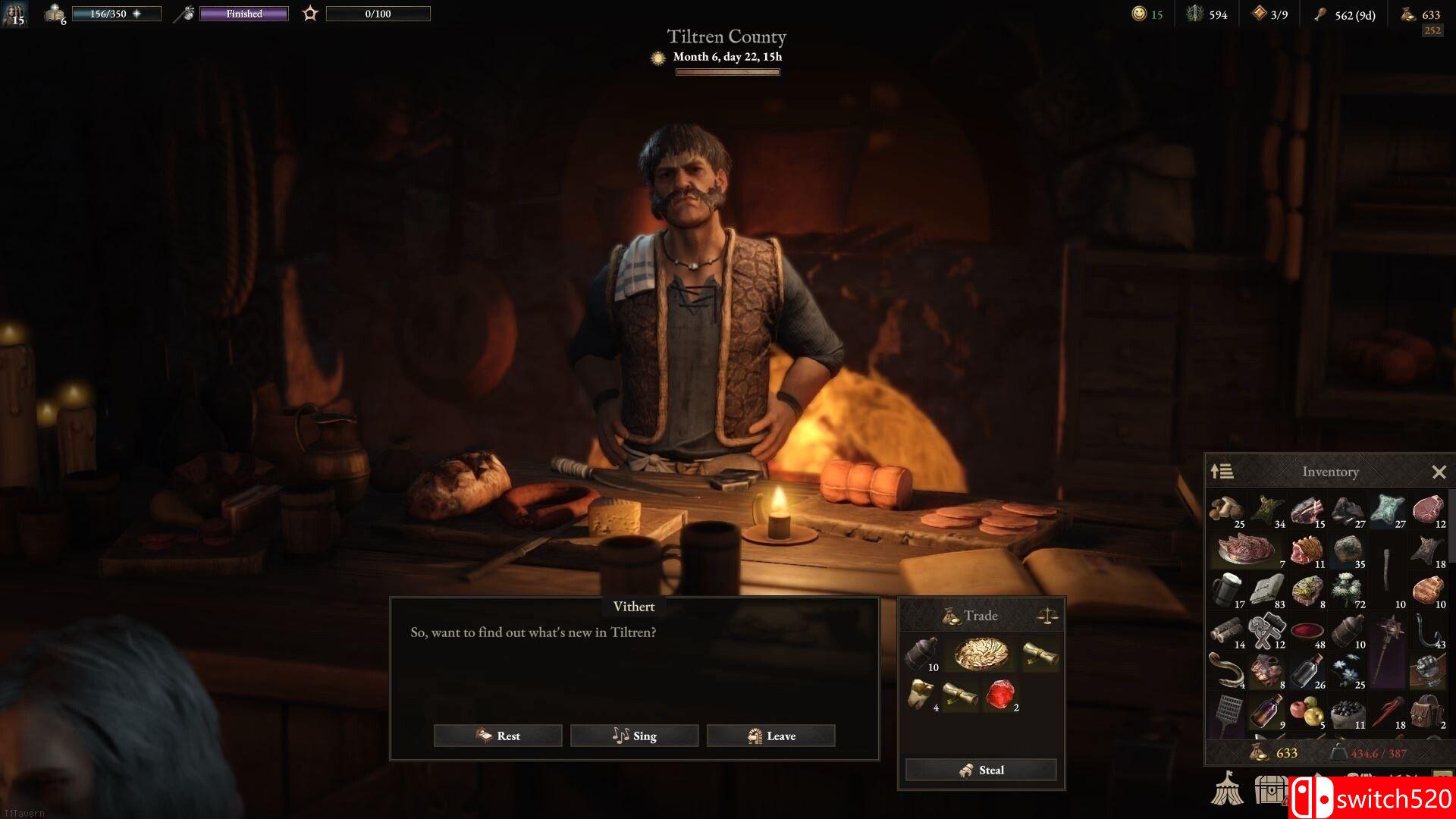Select the eel in inventory

tap(1227, 670)
